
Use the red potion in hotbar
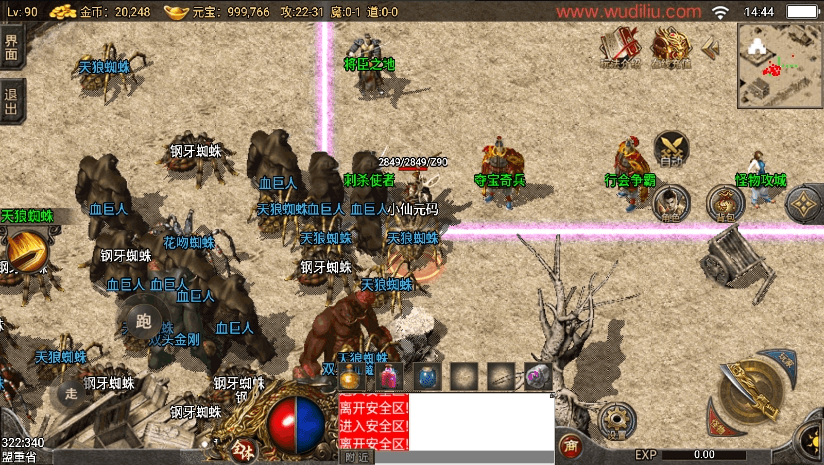tap(388, 376)
